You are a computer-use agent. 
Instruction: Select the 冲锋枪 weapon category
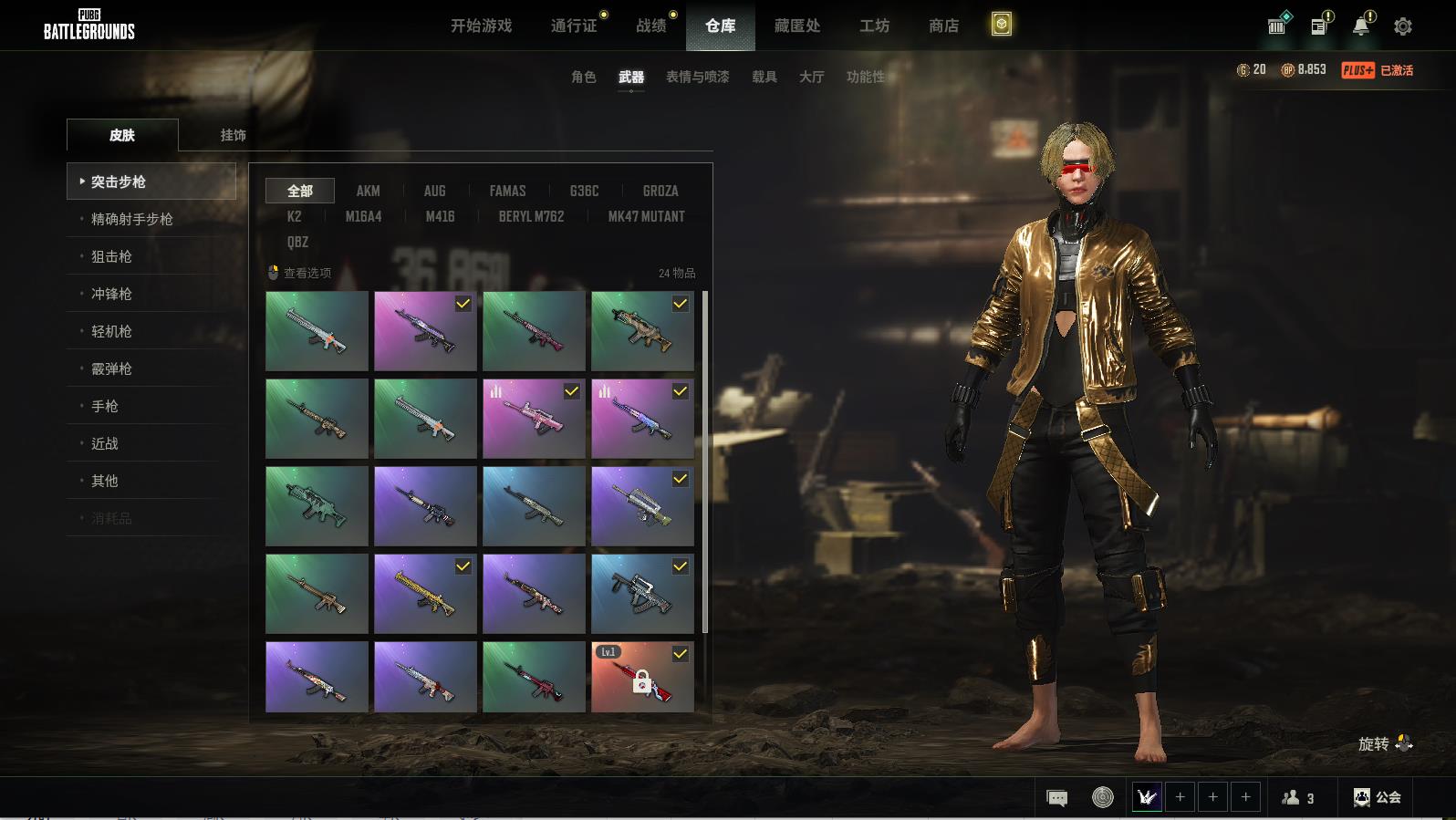click(x=111, y=294)
